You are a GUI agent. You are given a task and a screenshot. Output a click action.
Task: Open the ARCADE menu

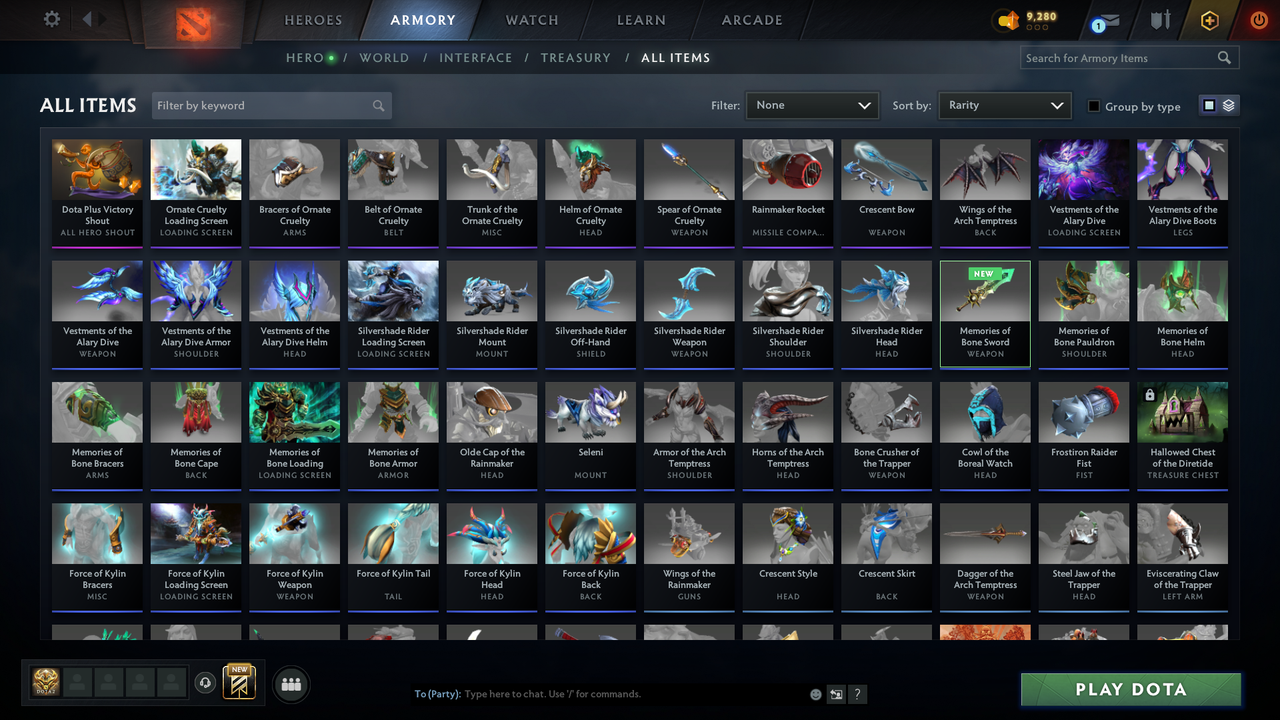point(751,19)
